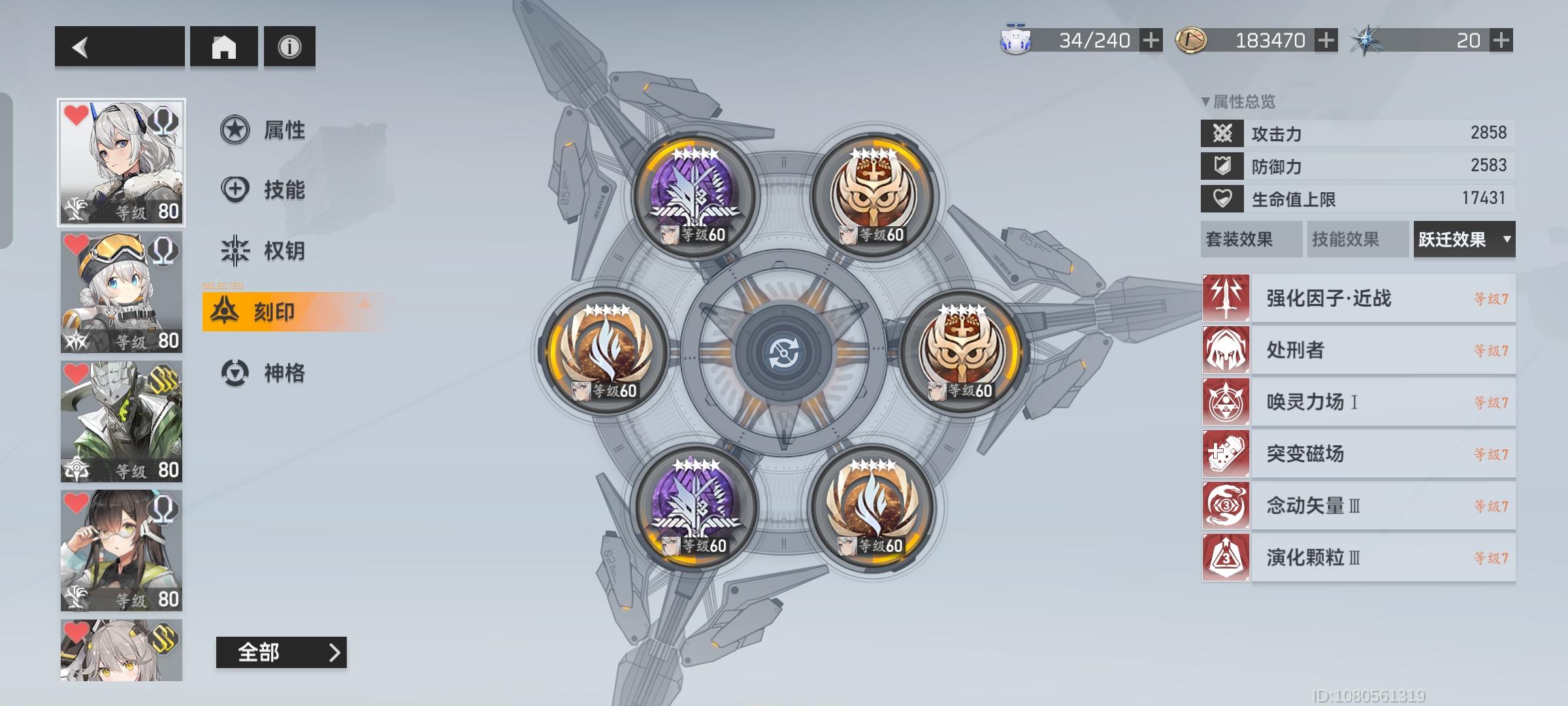Click the 防御力 shield stat icon
The image size is (1568, 706).
1222,167
